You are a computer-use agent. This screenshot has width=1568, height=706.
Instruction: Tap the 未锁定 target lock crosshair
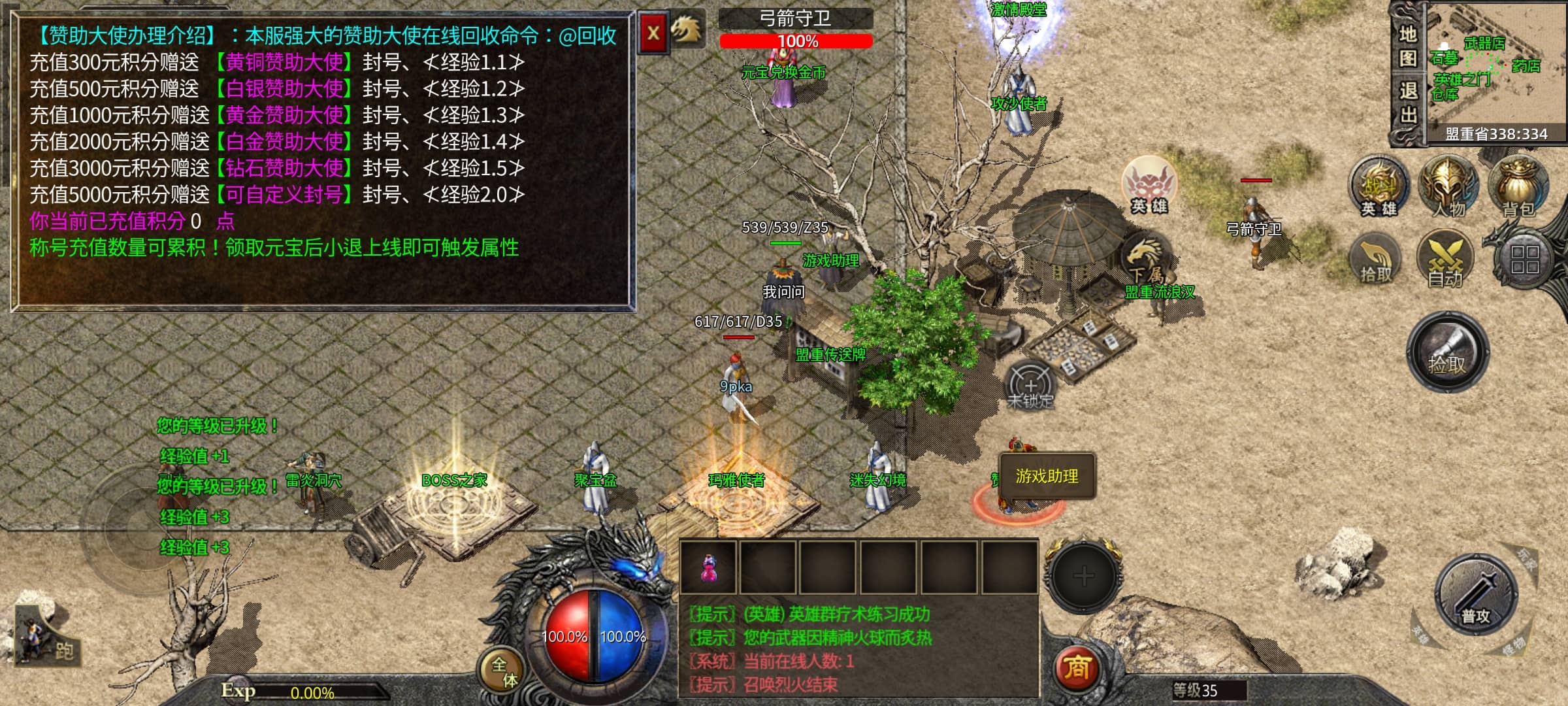(1030, 386)
